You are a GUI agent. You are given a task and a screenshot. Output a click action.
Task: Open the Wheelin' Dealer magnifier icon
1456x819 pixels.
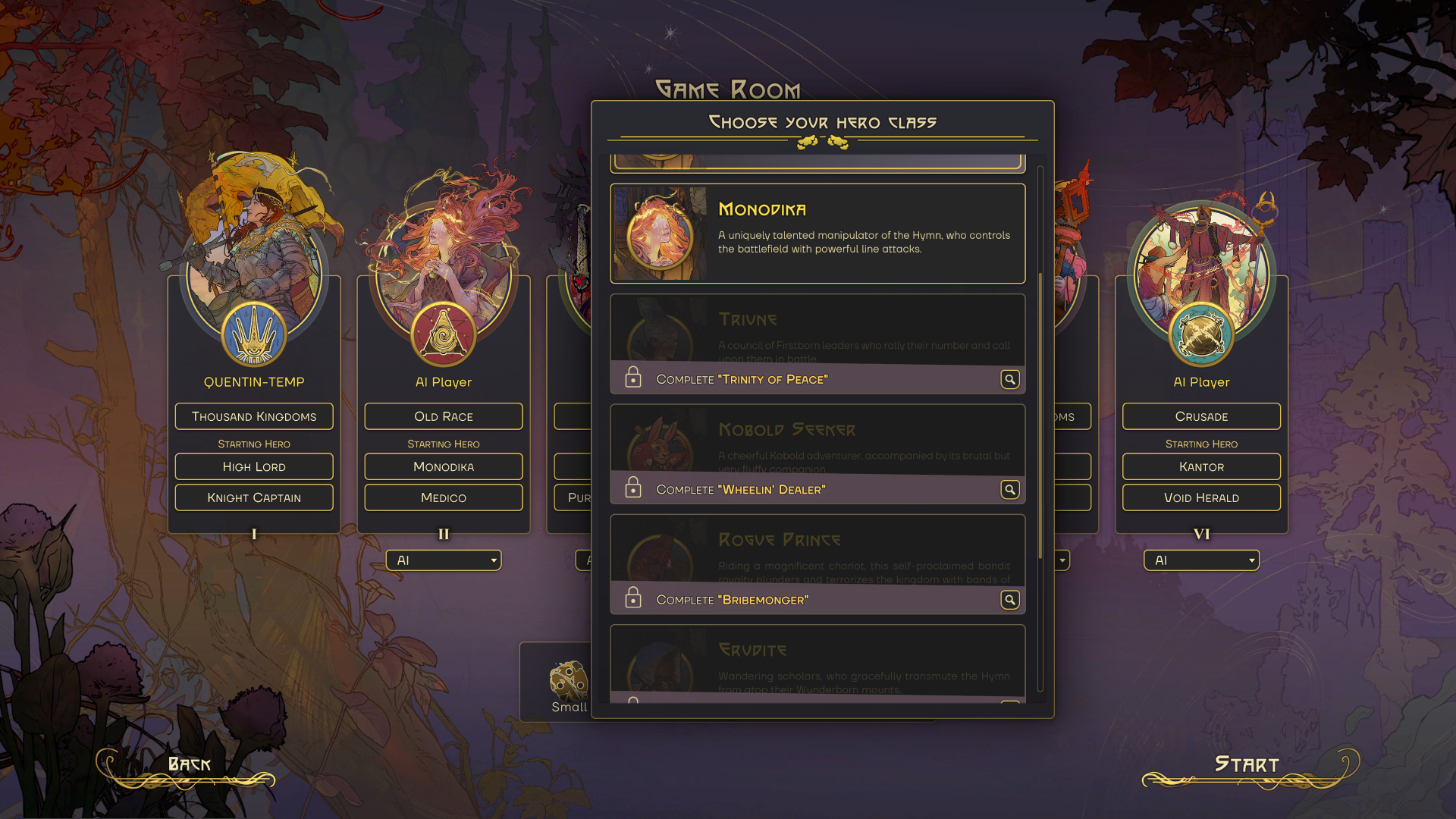(1009, 490)
